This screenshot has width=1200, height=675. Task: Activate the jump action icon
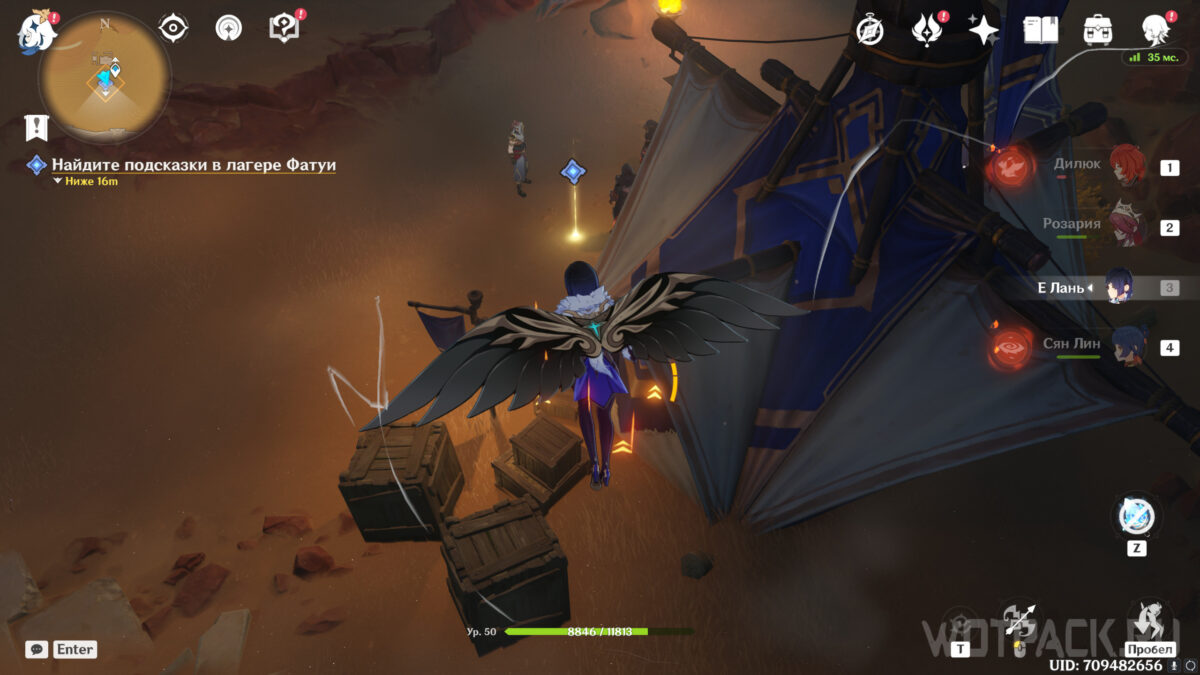pos(1150,620)
